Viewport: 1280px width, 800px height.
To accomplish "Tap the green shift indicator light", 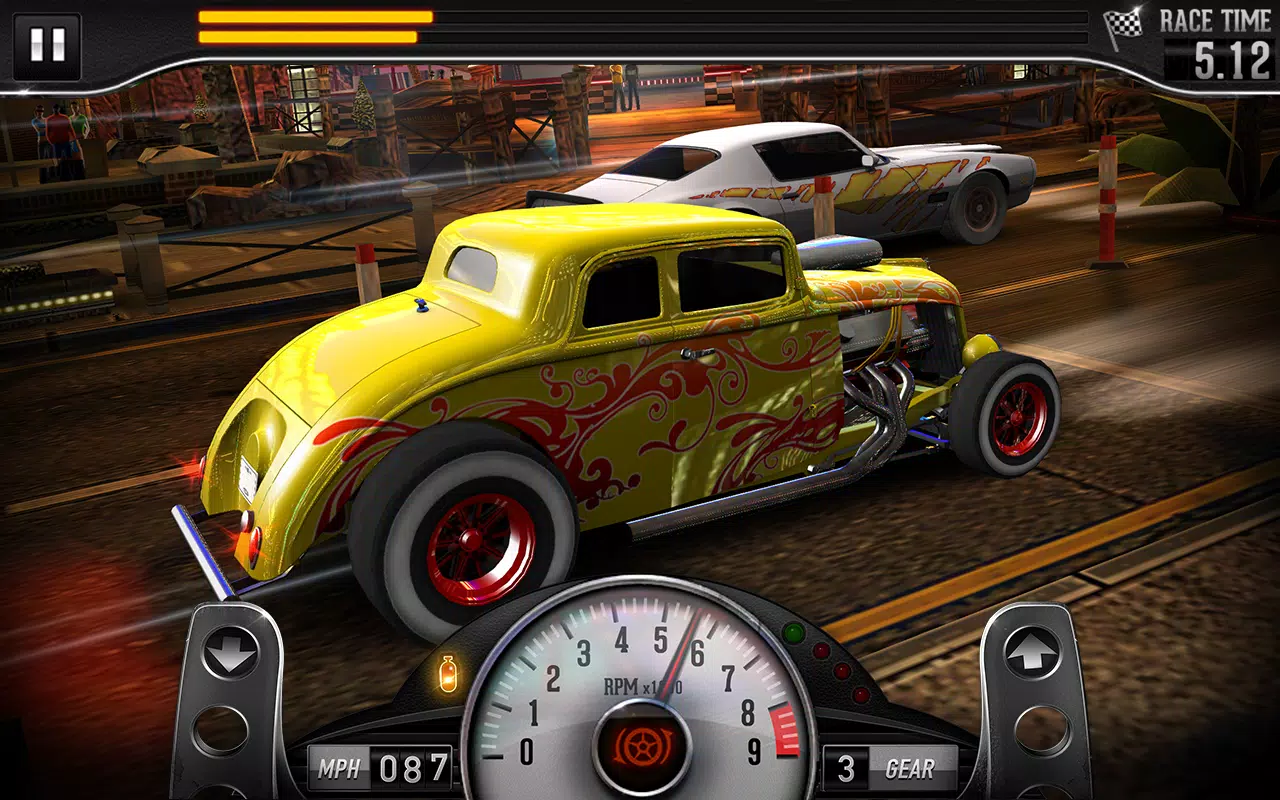I will 792,632.
